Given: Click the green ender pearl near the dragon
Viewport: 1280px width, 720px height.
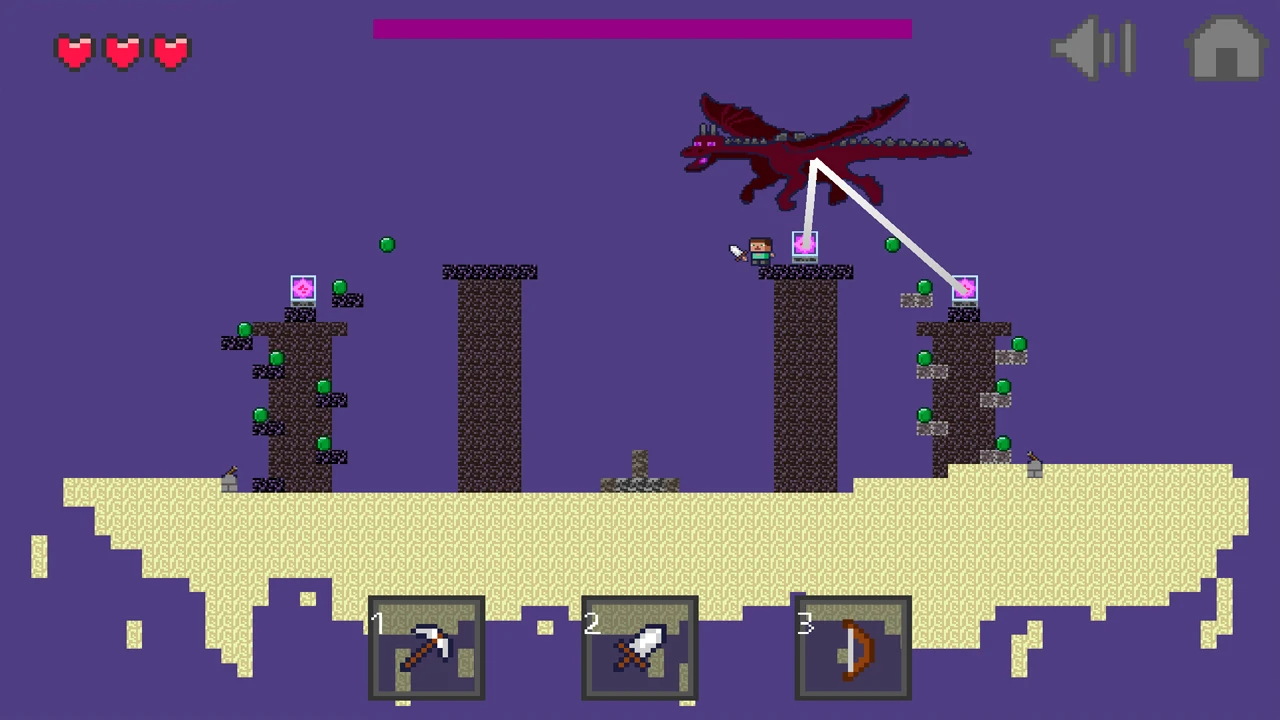Looking at the screenshot, I should [891, 246].
